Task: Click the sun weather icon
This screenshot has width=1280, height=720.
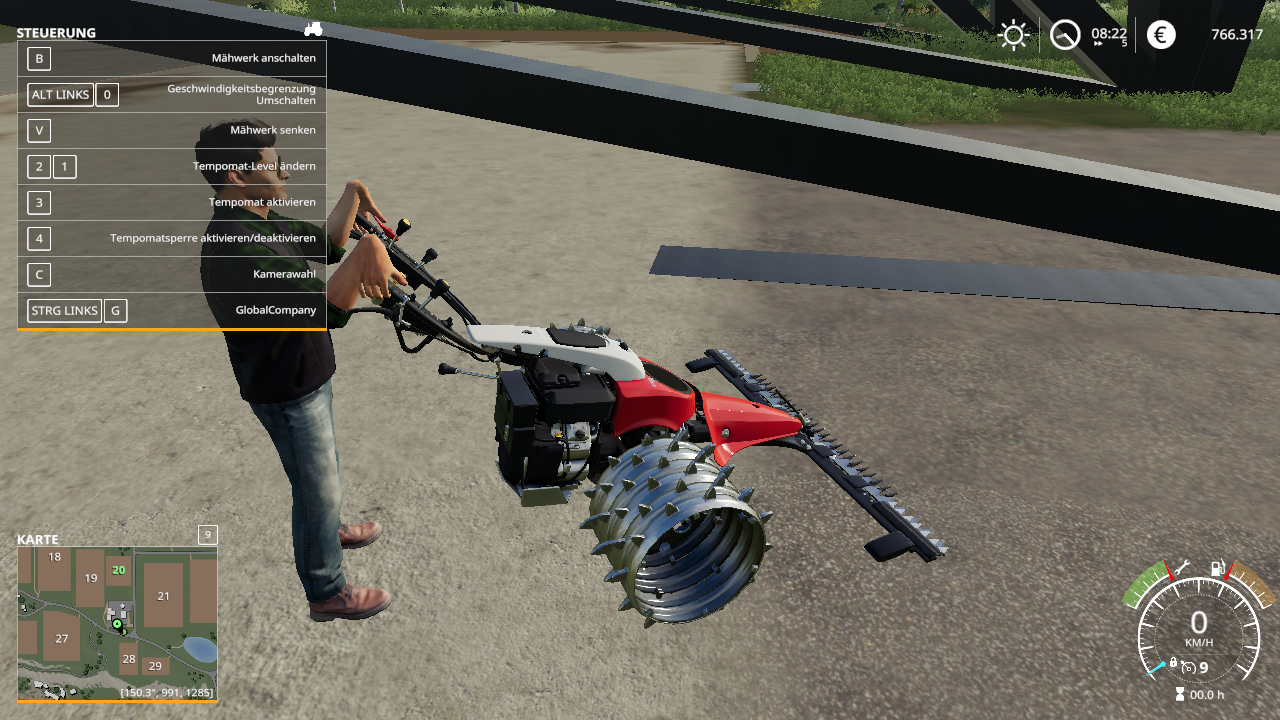Action: click(1013, 36)
